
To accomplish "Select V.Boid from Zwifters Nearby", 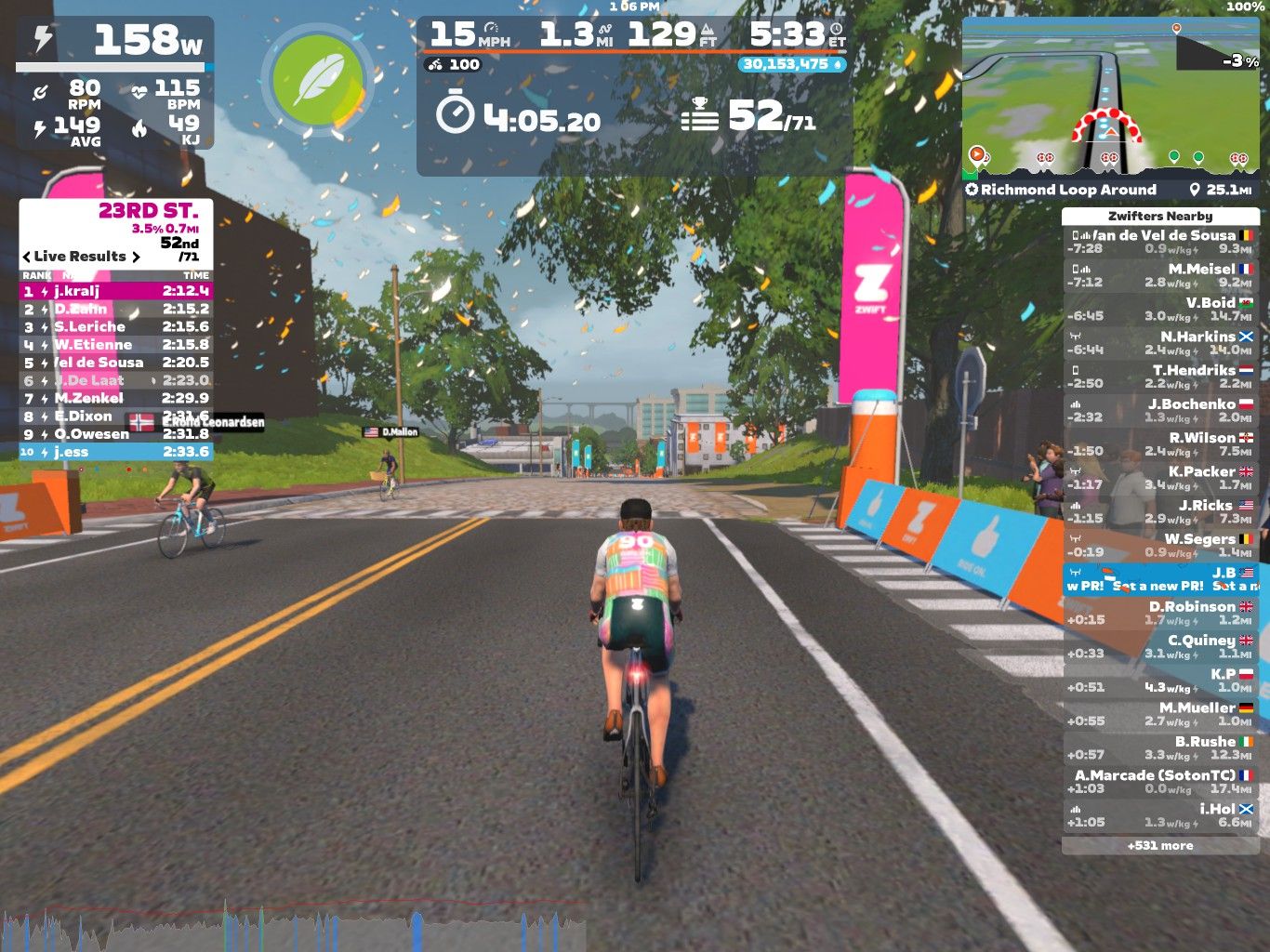I will 1160,309.
